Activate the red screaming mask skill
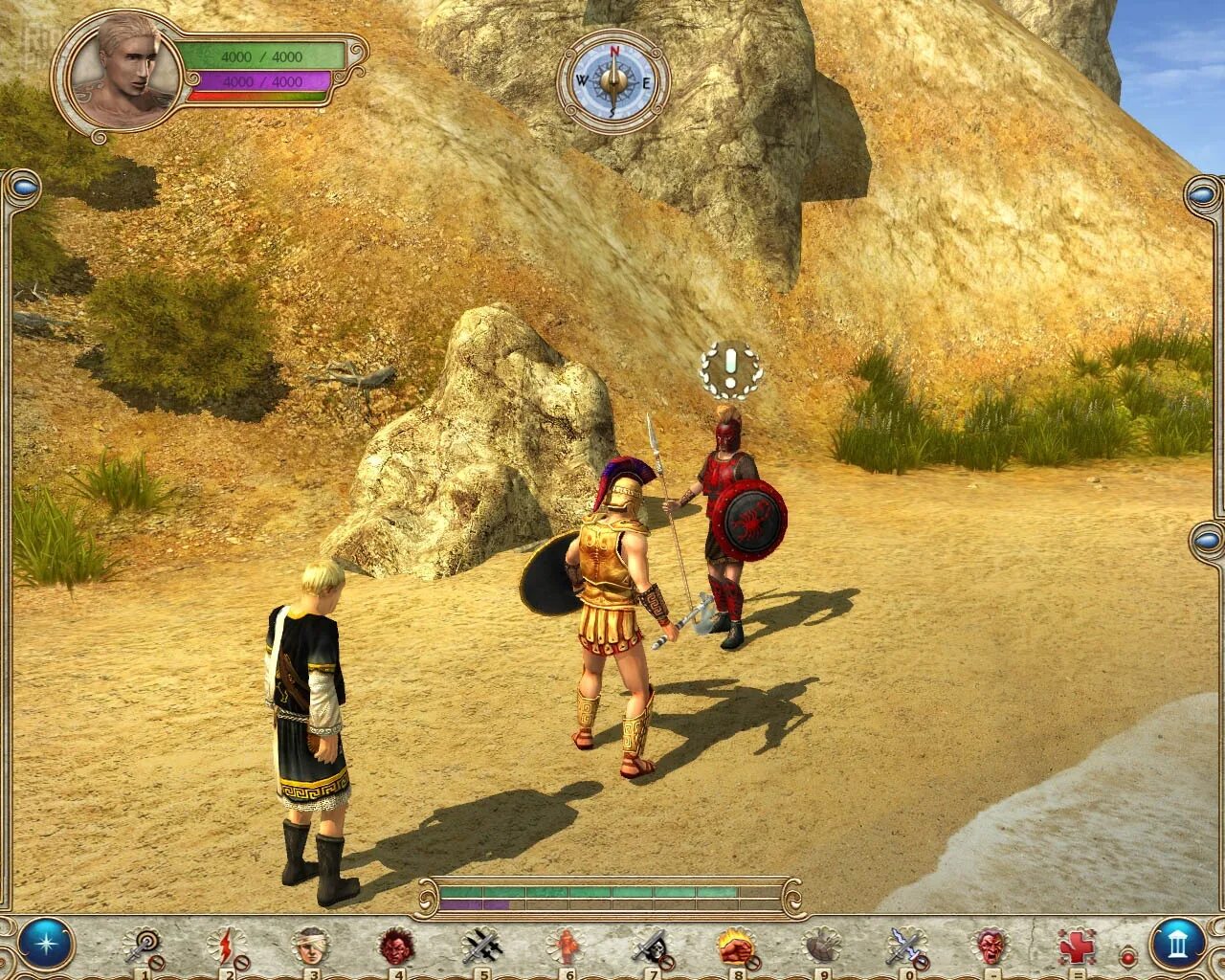1225x980 pixels. coord(991,947)
